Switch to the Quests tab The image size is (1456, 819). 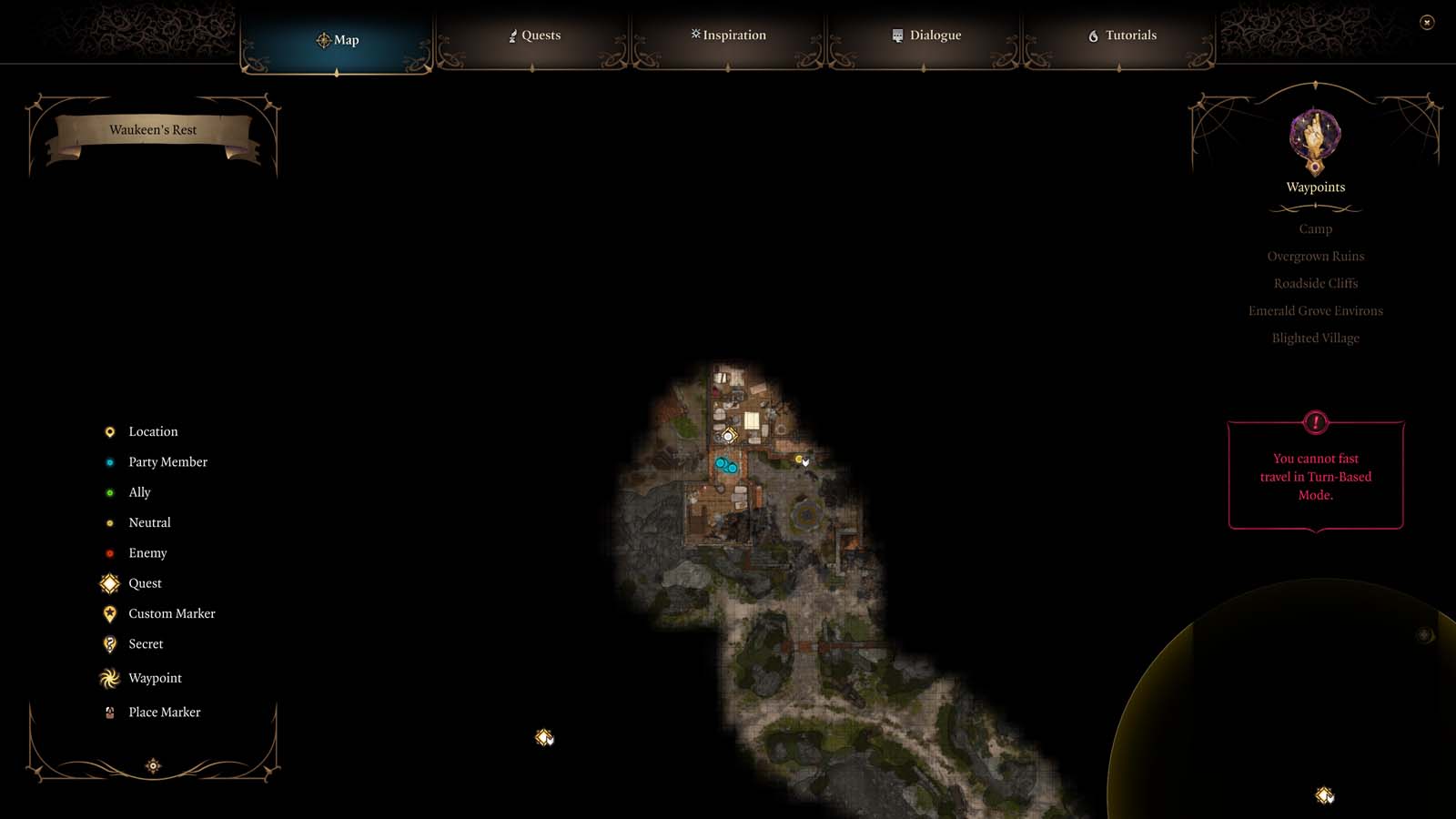[535, 35]
